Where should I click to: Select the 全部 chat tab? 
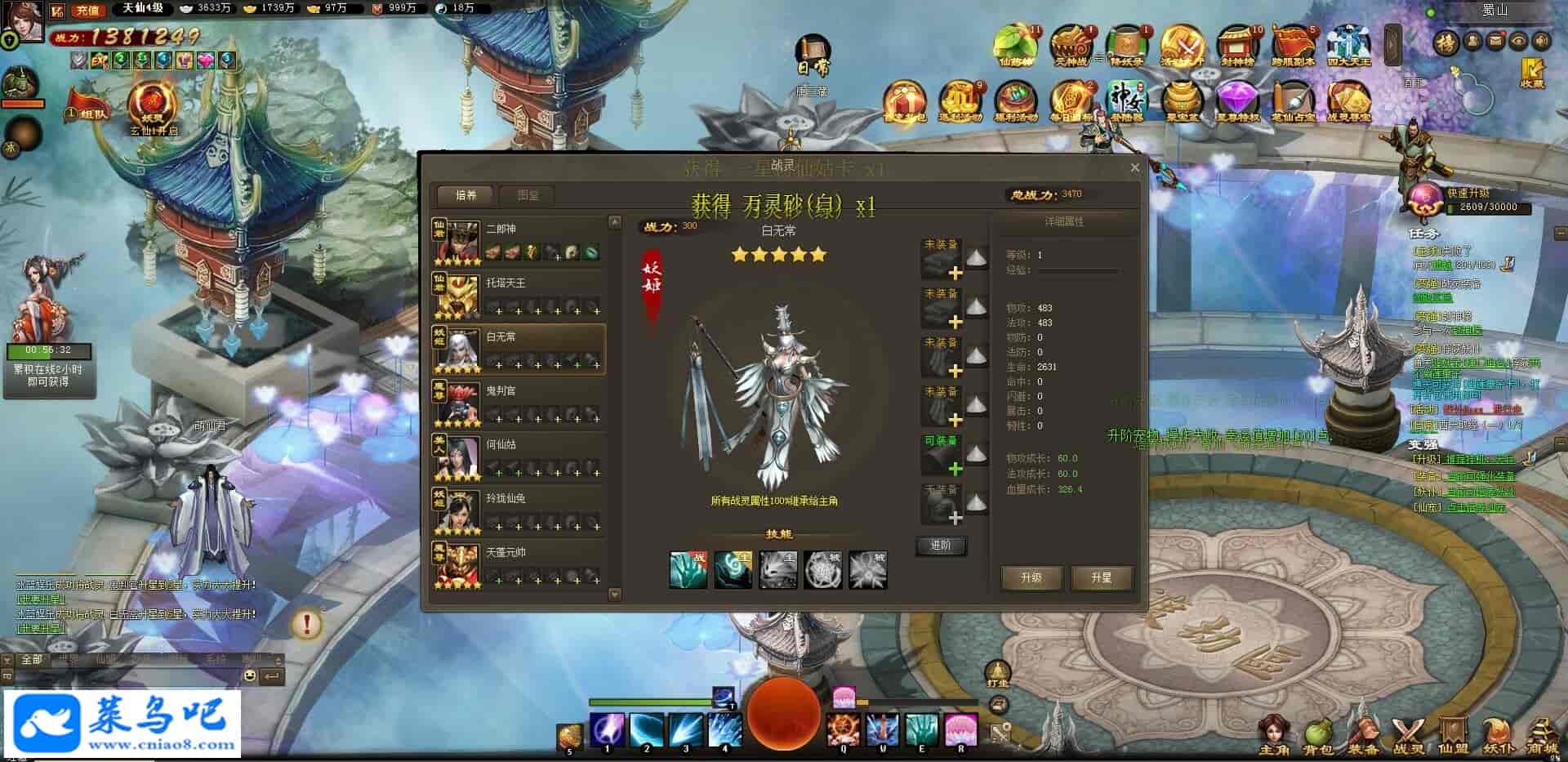coord(32,659)
